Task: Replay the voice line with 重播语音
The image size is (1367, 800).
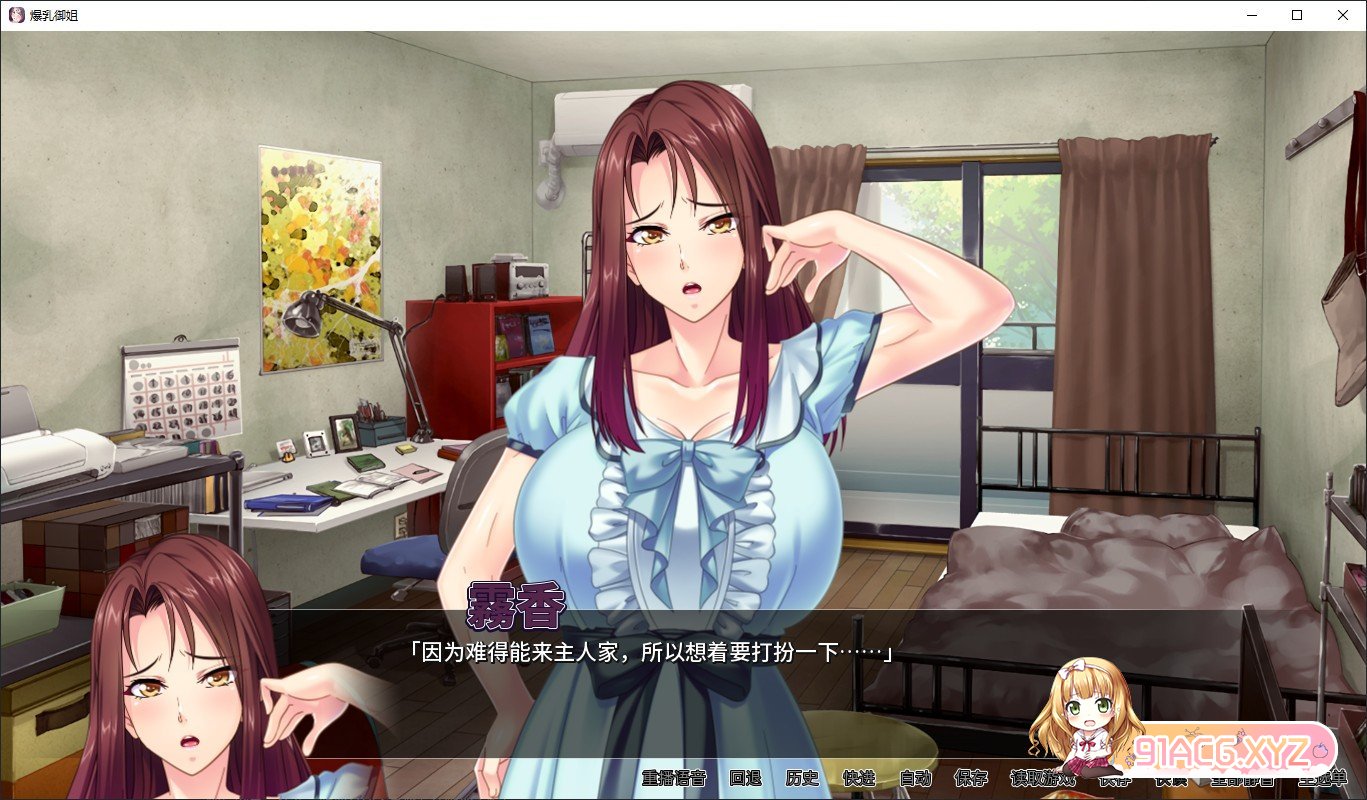Action: (673, 784)
